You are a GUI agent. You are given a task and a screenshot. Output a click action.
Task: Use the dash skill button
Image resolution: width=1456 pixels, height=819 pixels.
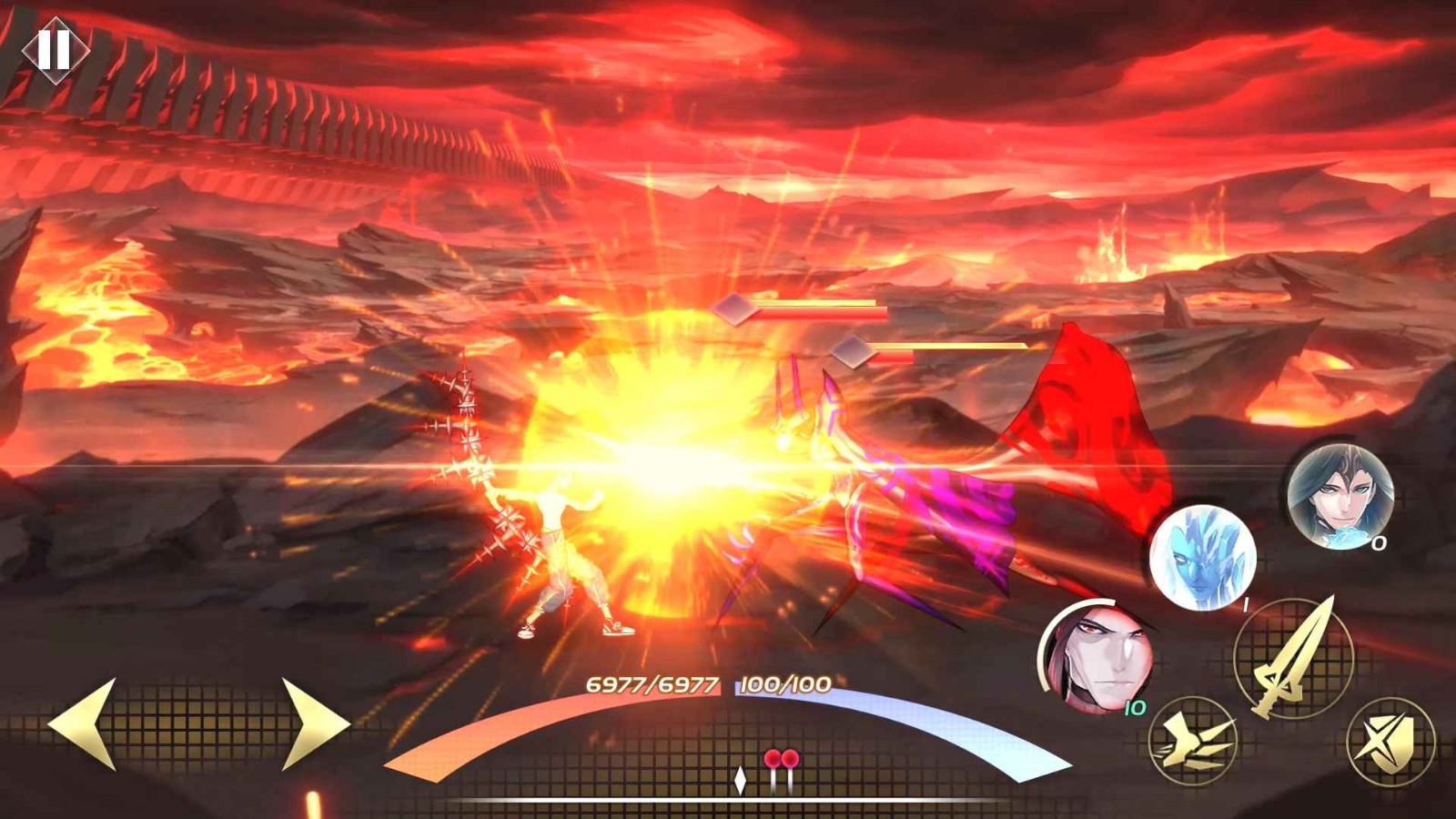pyautogui.click(x=1193, y=740)
